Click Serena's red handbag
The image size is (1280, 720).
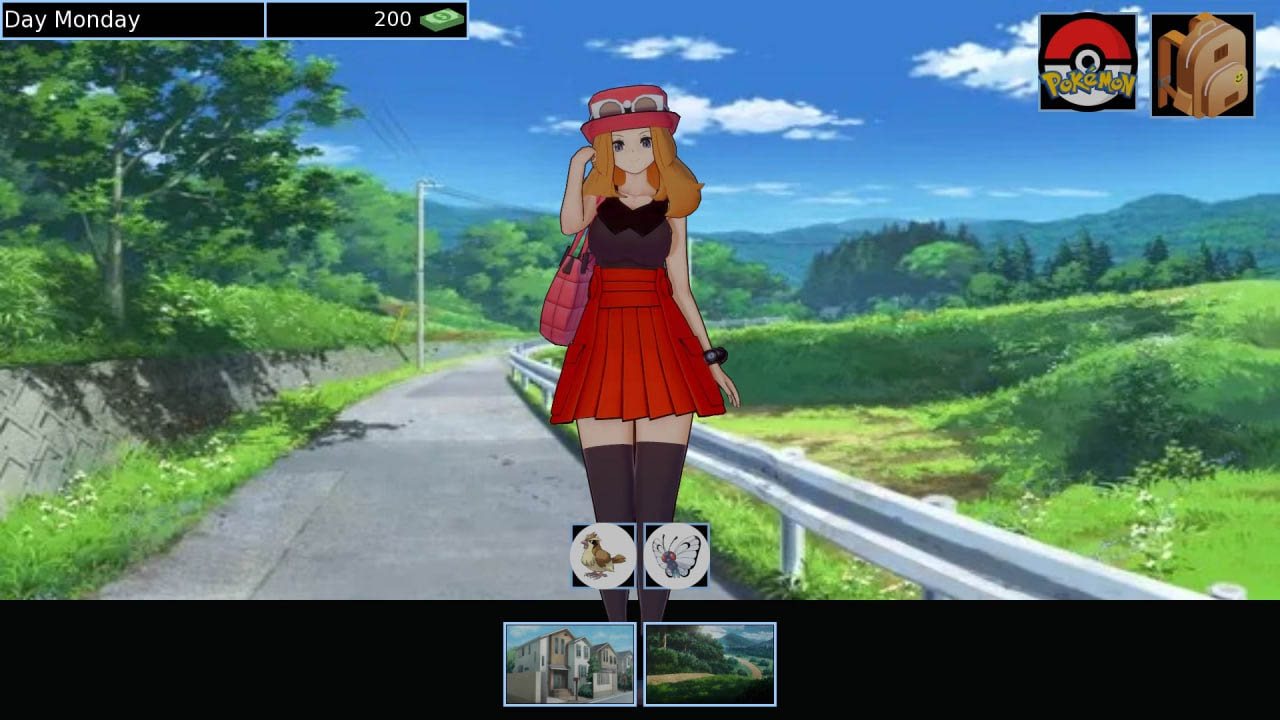point(563,300)
